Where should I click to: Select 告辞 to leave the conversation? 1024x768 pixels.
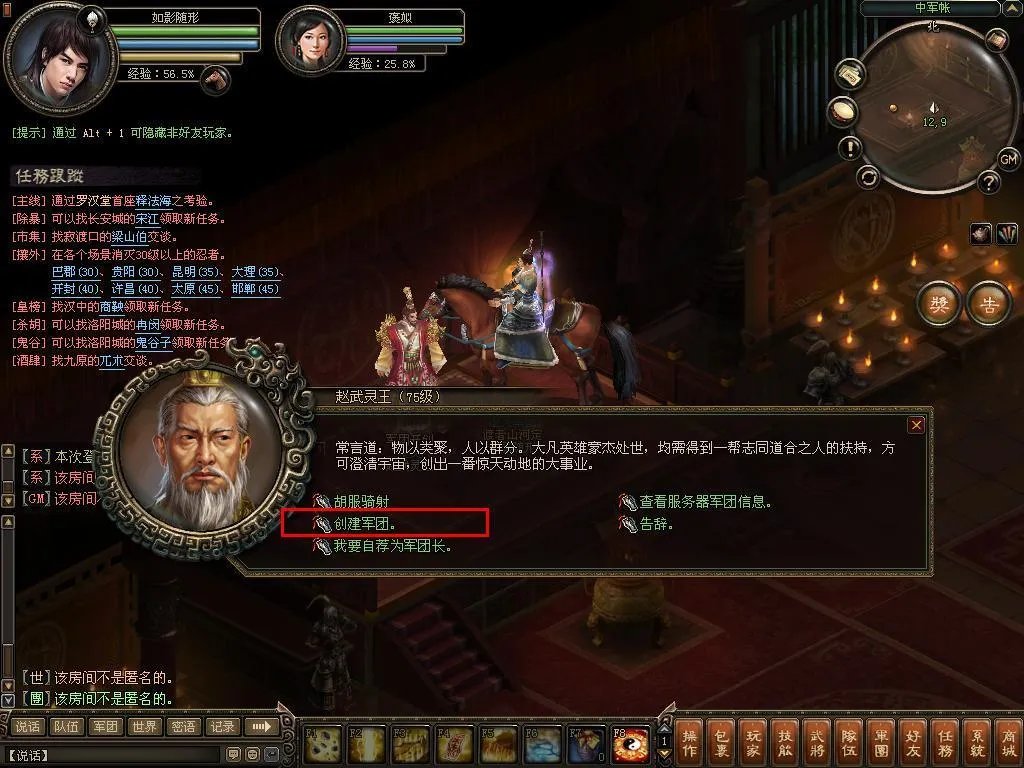pos(656,523)
